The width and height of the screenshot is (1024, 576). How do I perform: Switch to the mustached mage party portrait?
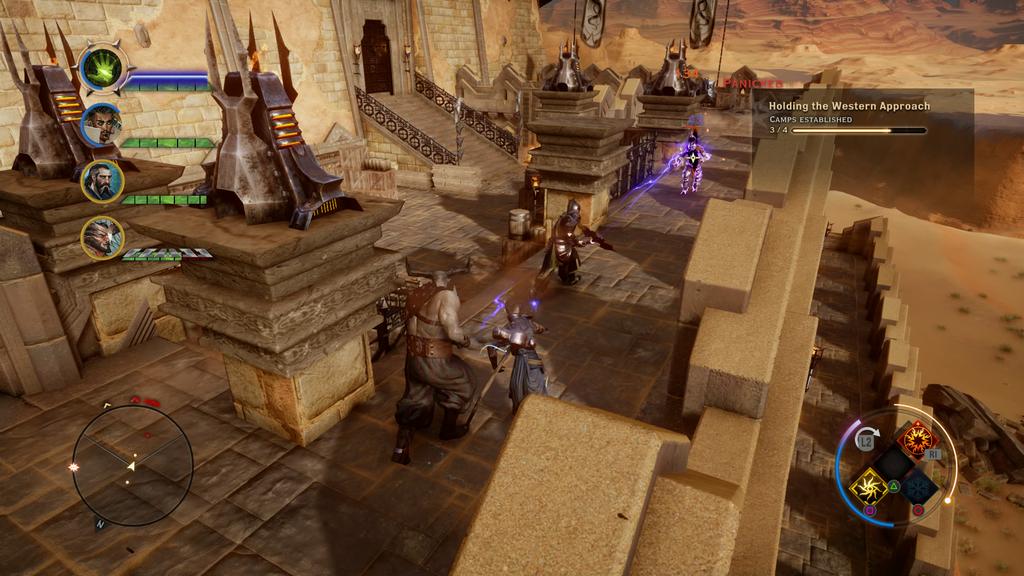[101, 125]
